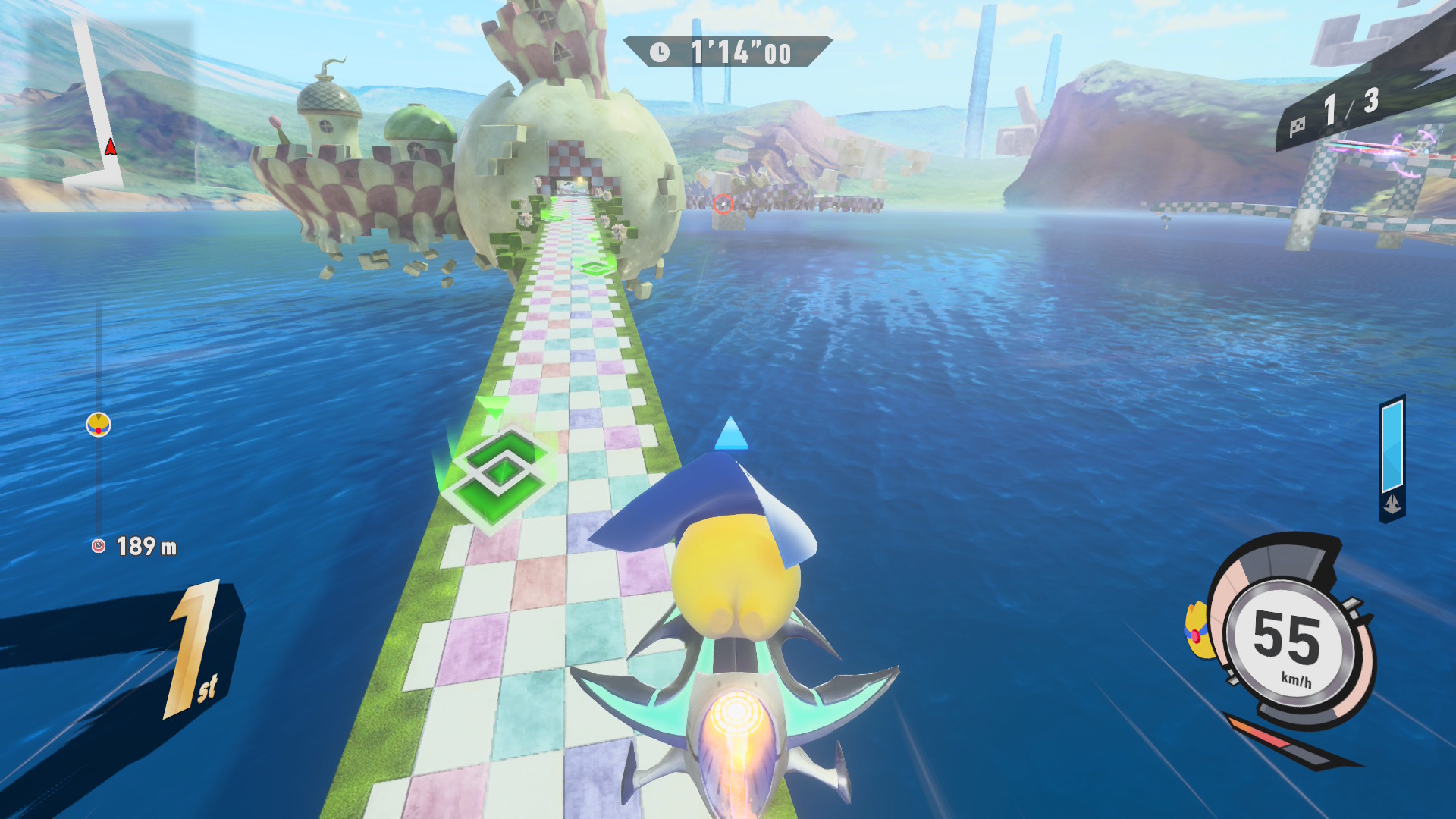The height and width of the screenshot is (819, 1456).
Task: Click the red target reticle marker
Action: pyautogui.click(x=723, y=203)
